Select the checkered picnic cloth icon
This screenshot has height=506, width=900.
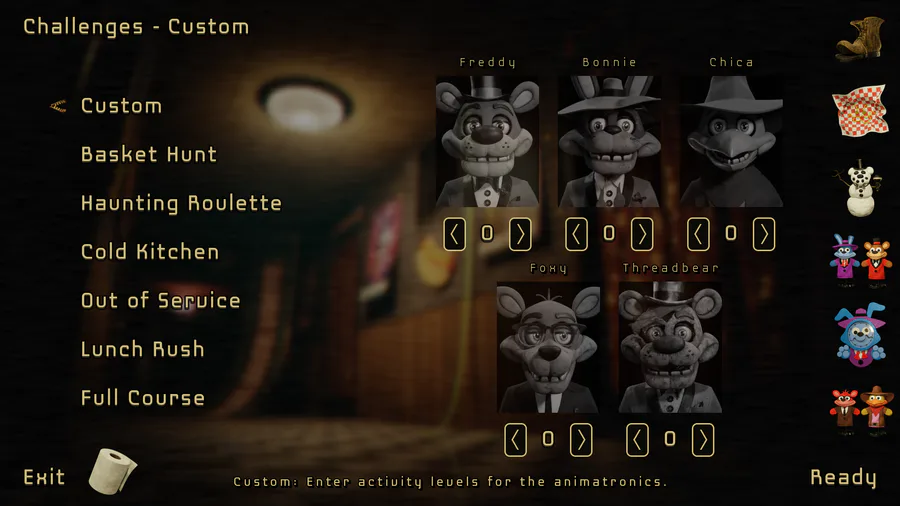pos(860,110)
